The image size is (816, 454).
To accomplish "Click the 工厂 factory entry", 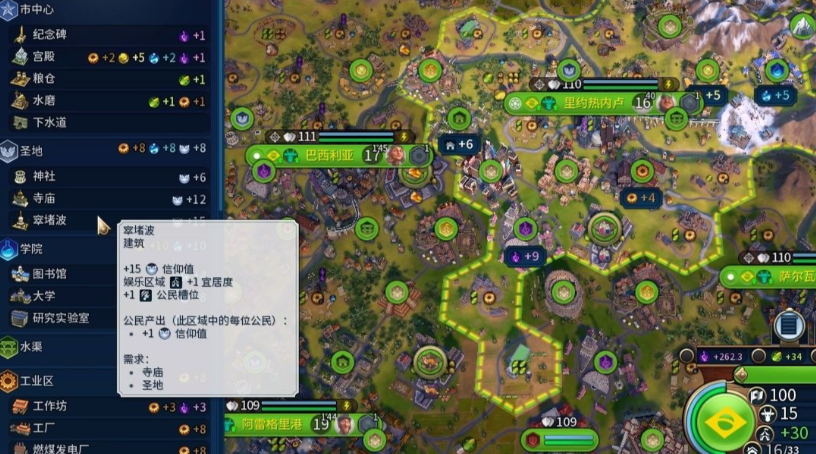I will [60, 429].
